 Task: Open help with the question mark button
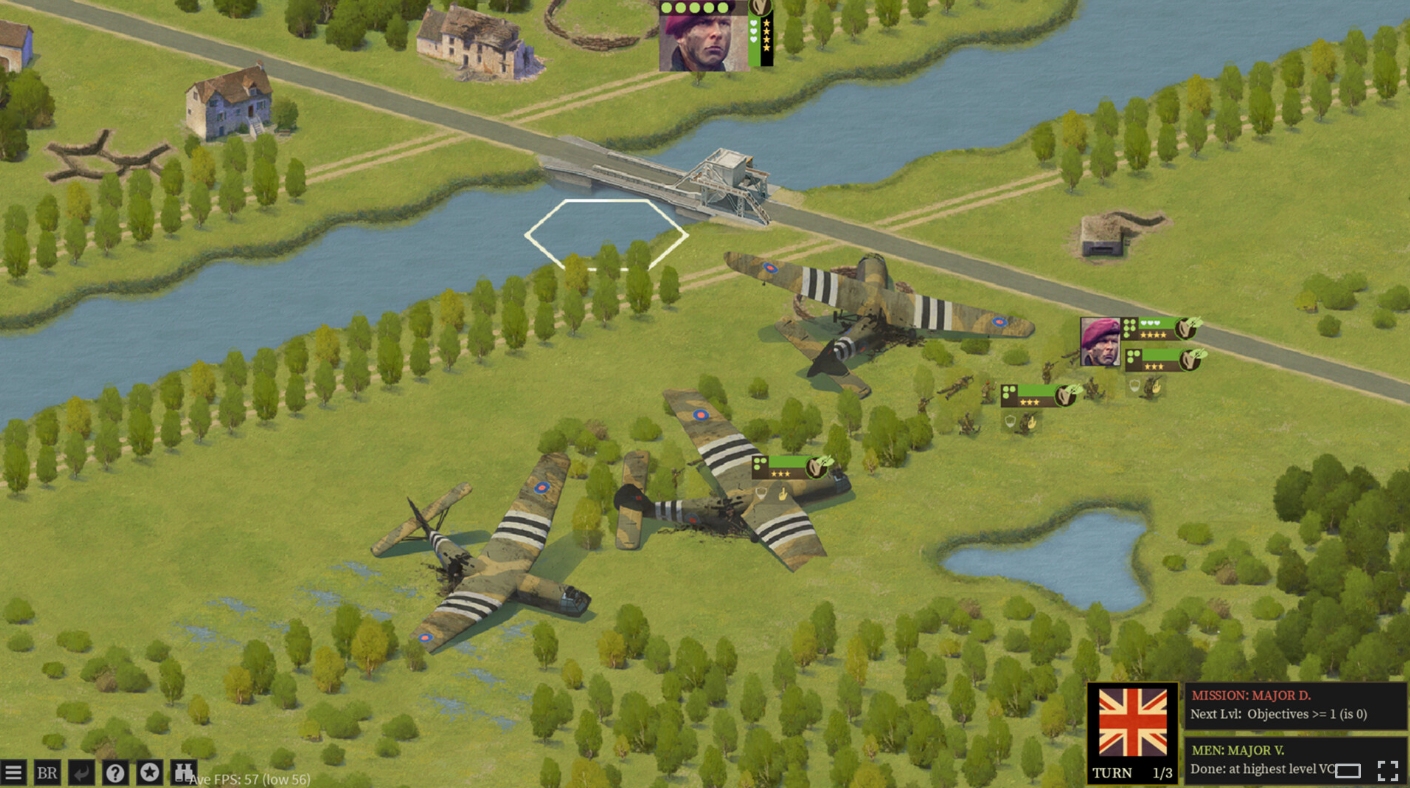115,772
